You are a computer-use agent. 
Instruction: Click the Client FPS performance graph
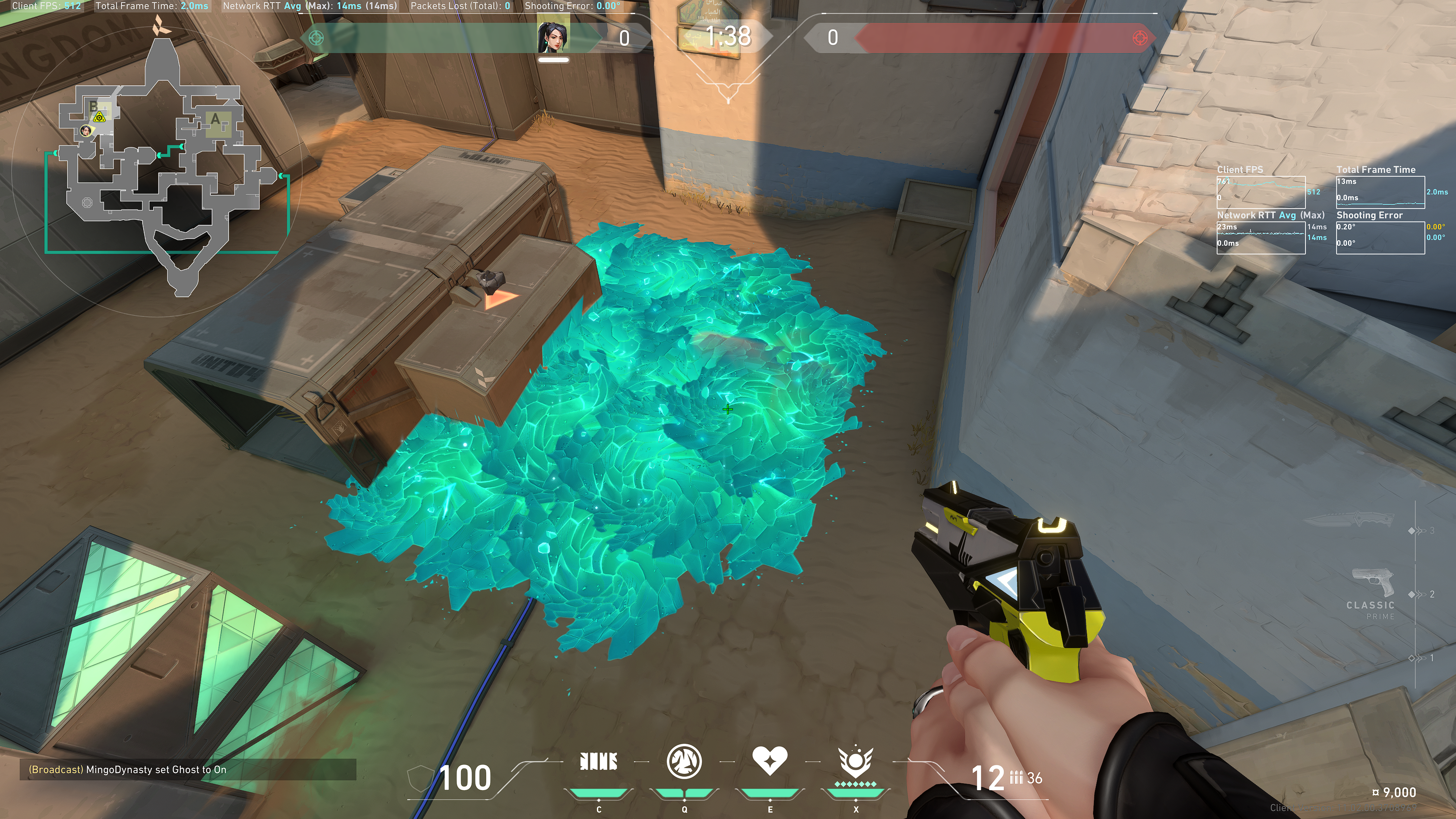1260,191
